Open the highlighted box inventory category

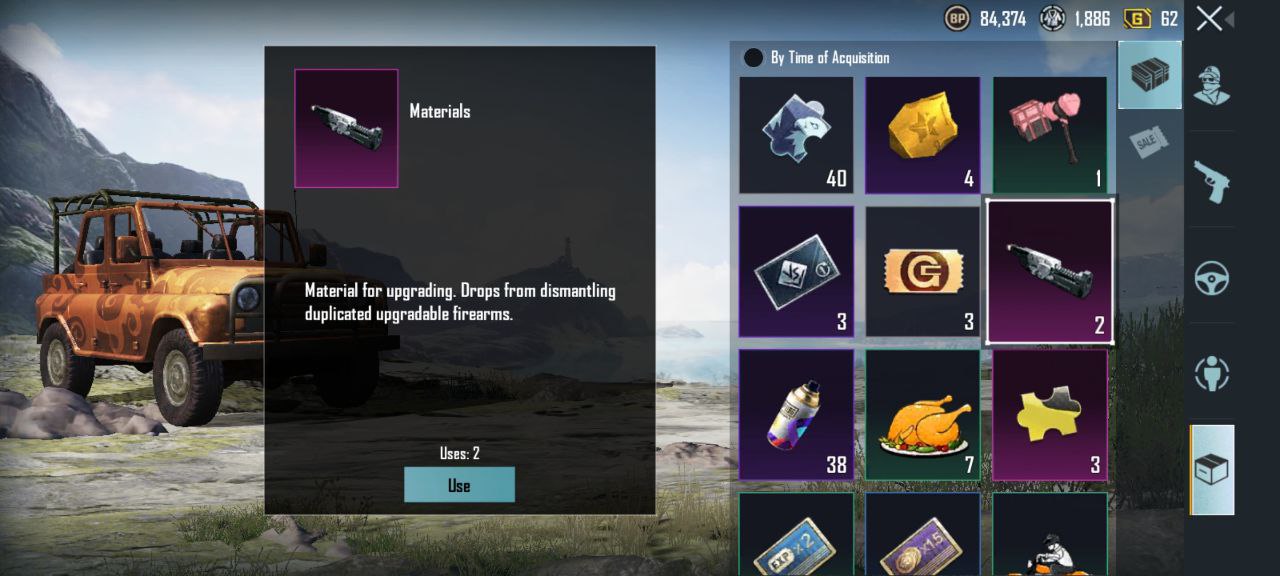pyautogui.click(x=1211, y=469)
